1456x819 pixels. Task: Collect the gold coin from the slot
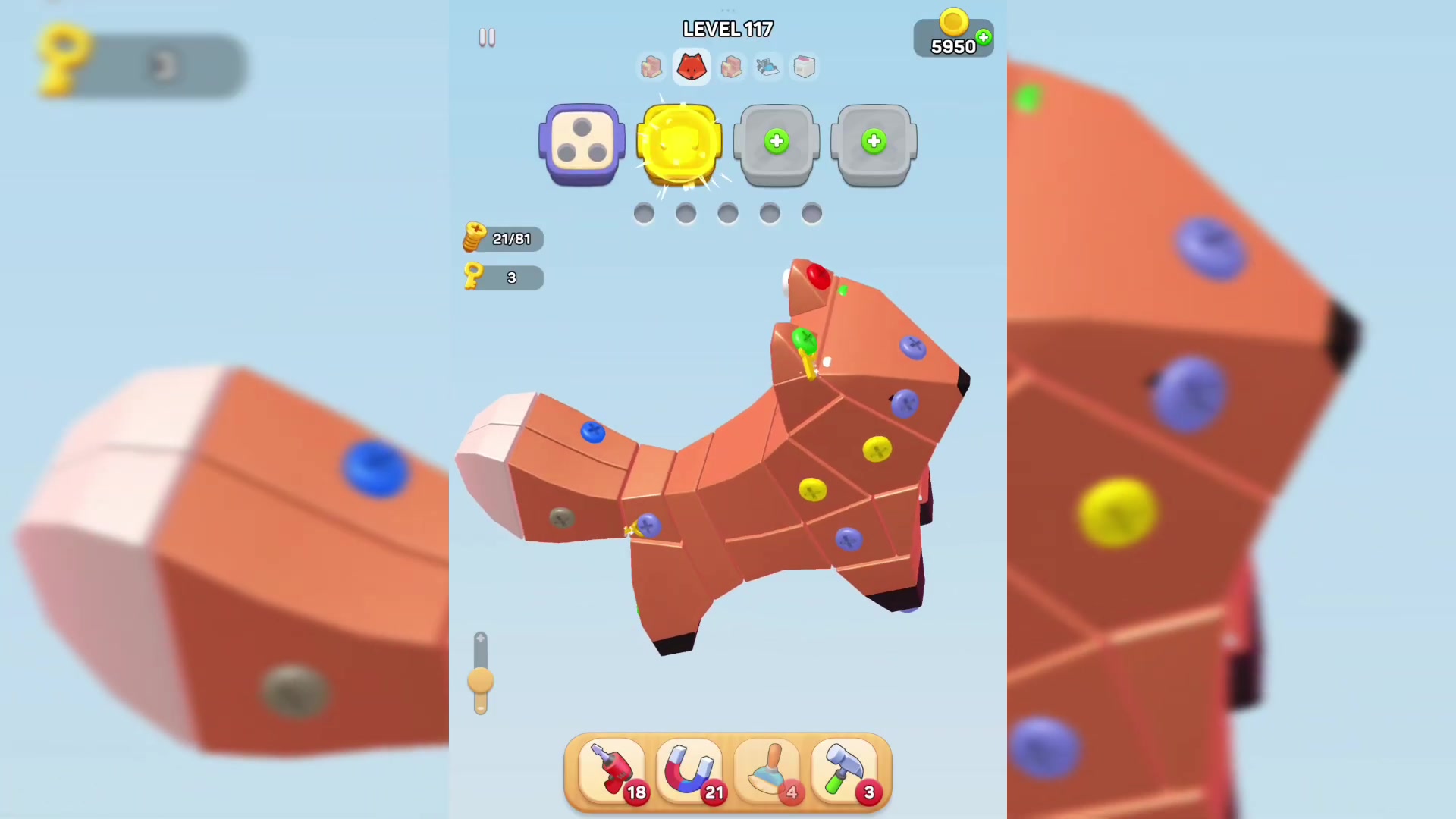pos(679,142)
